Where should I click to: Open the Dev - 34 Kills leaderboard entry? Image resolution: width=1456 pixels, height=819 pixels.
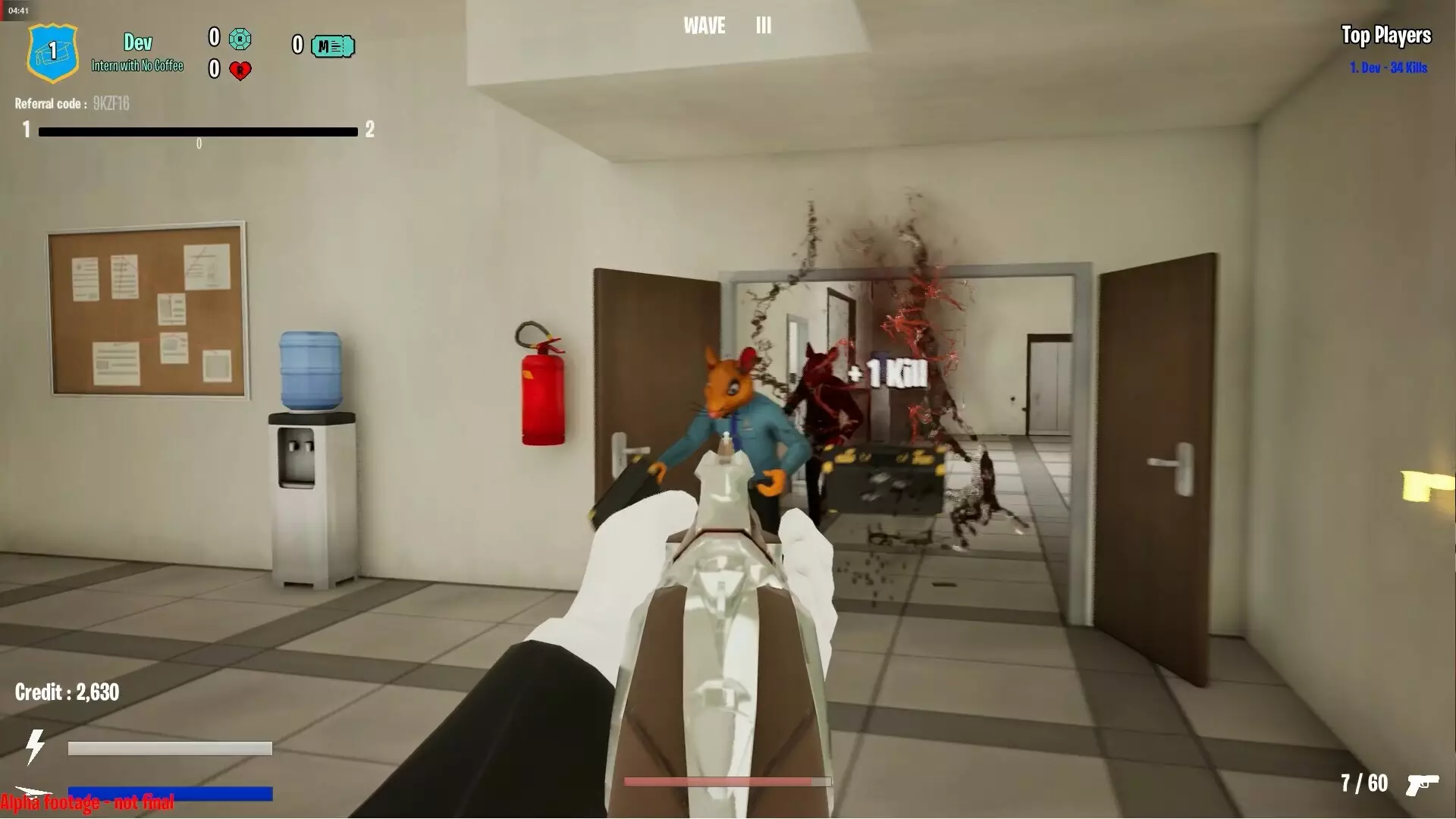pos(1388,67)
